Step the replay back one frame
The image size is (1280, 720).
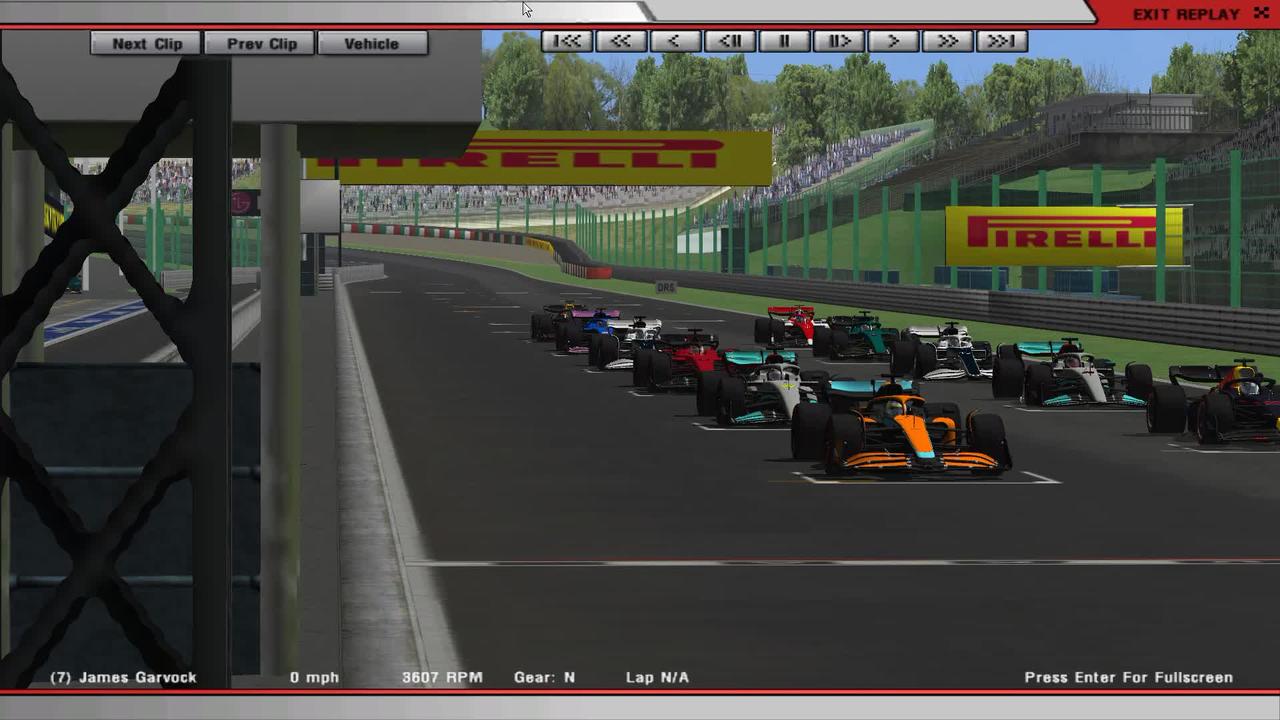(730, 41)
